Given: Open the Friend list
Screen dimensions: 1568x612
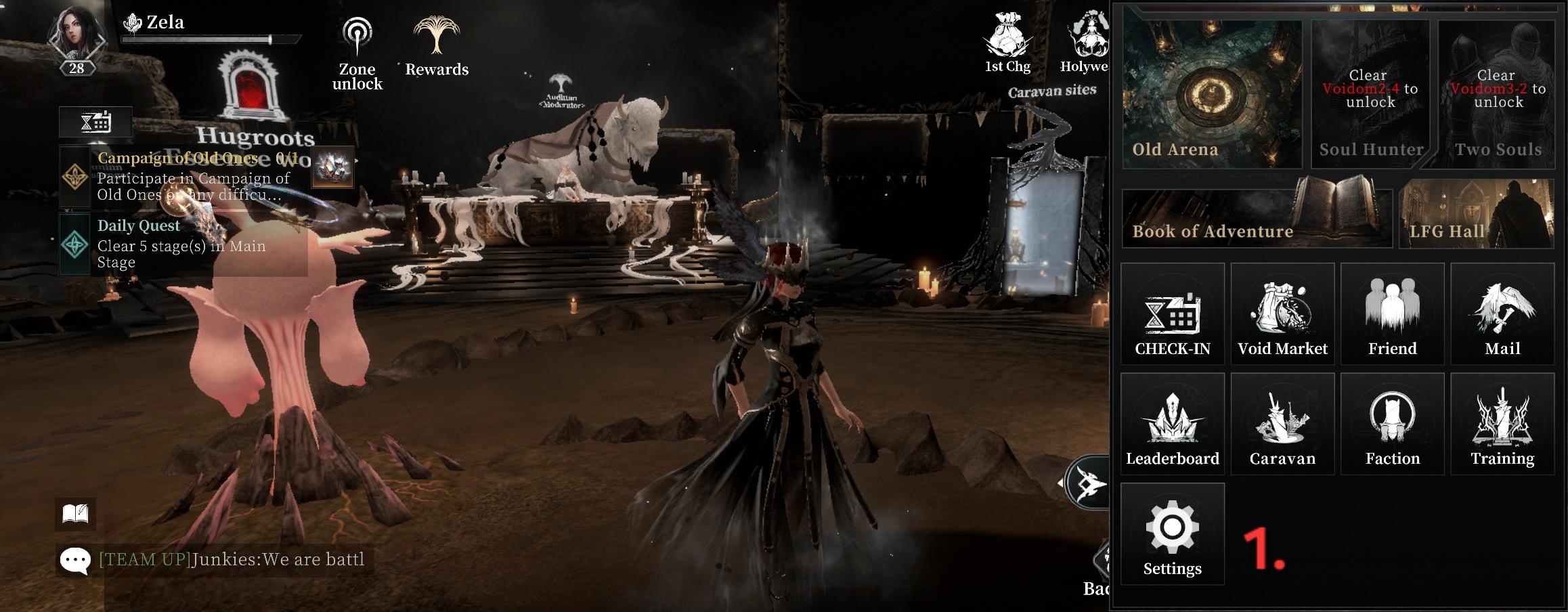Looking at the screenshot, I should 1392,315.
